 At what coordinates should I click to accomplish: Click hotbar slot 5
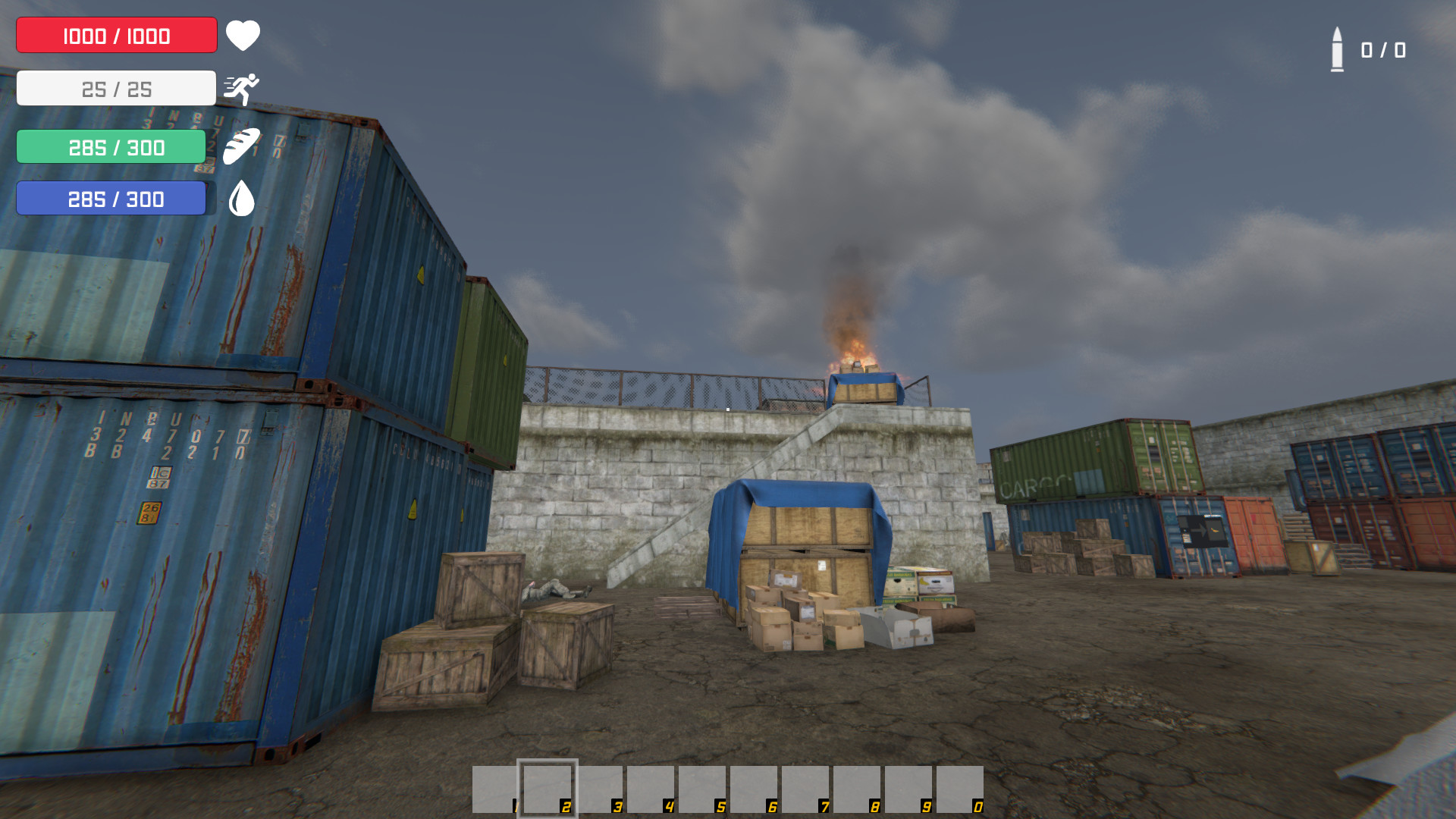pos(701,792)
